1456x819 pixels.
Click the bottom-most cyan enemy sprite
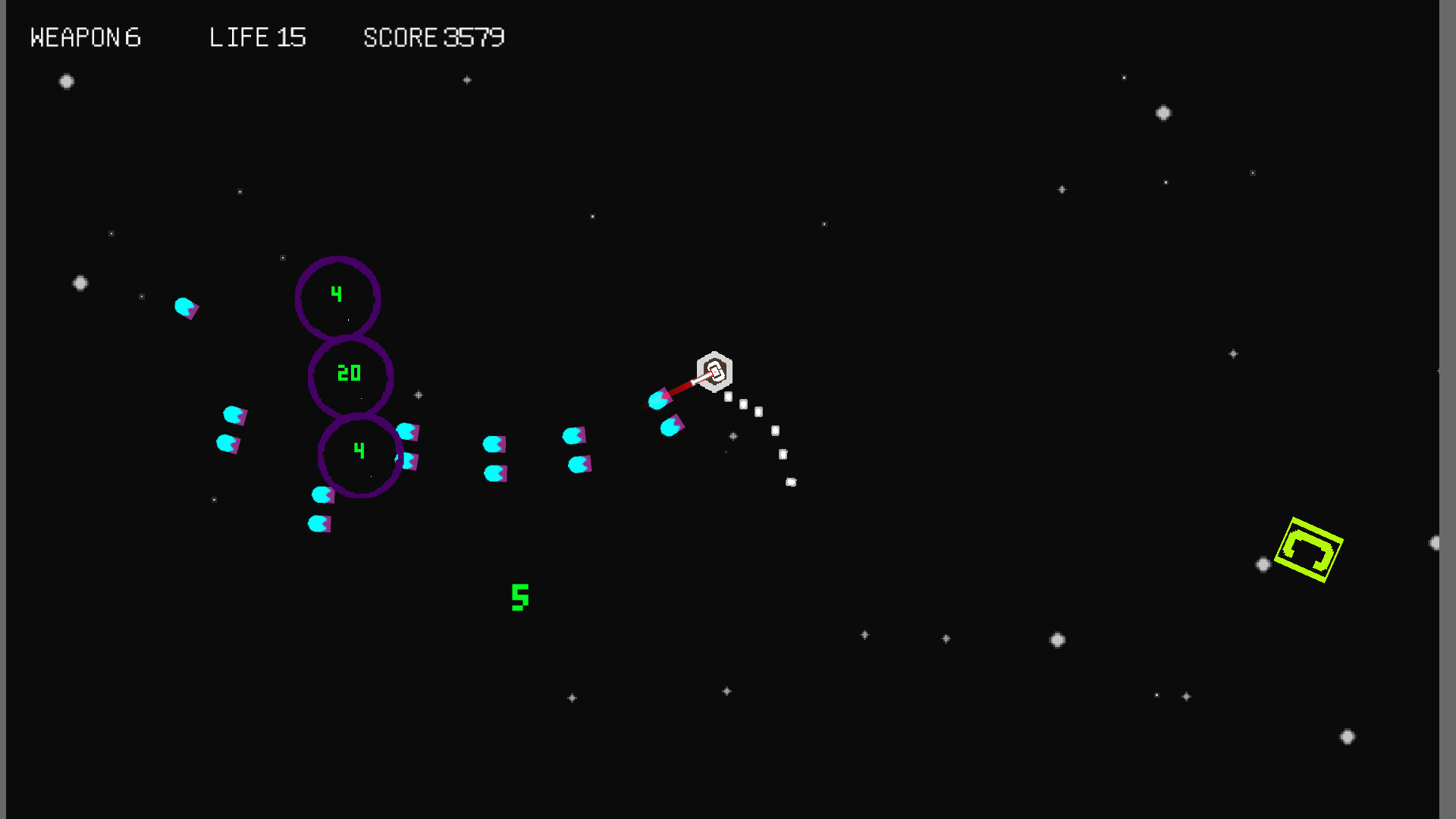[318, 522]
